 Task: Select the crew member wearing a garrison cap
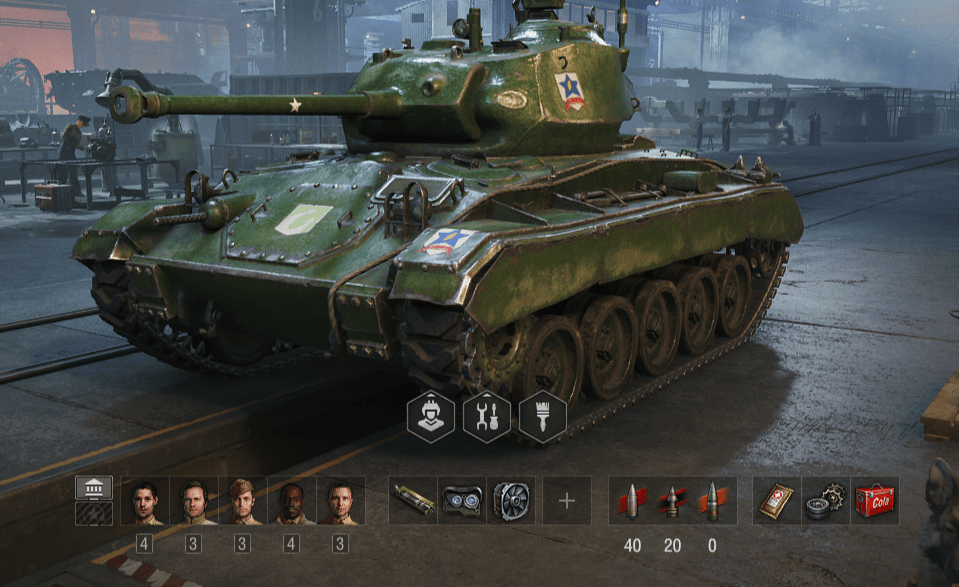[243, 500]
